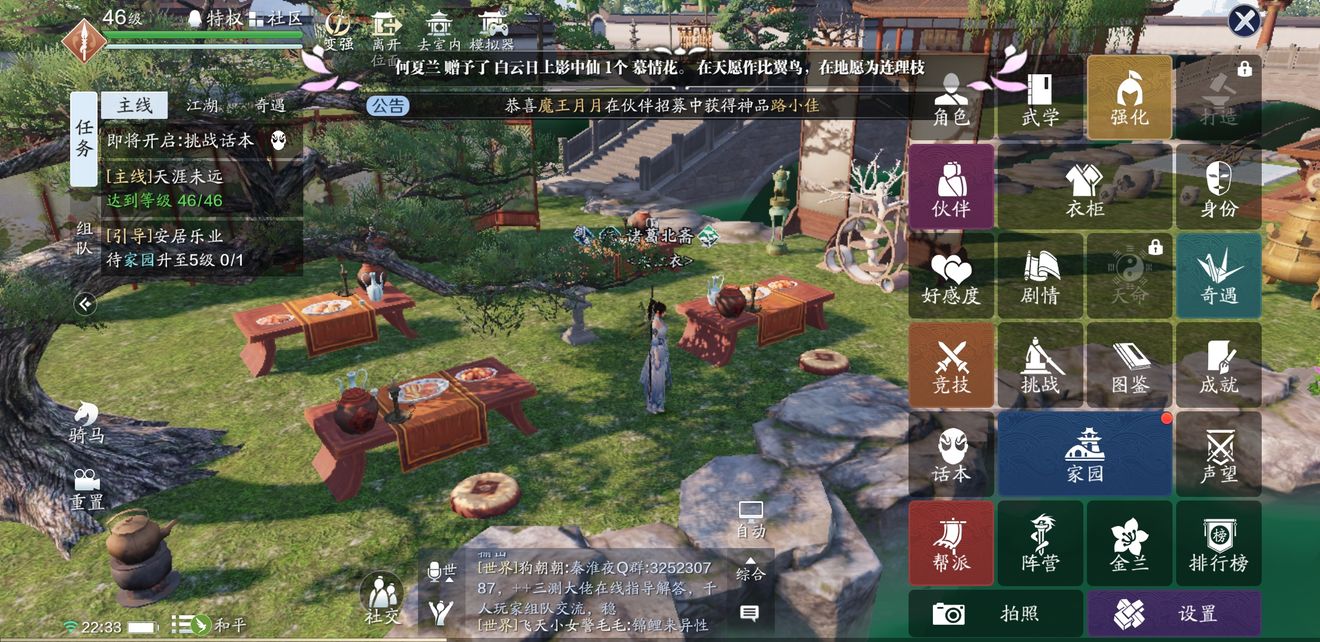Open the 社交 social button
The height and width of the screenshot is (642, 1320).
[381, 598]
